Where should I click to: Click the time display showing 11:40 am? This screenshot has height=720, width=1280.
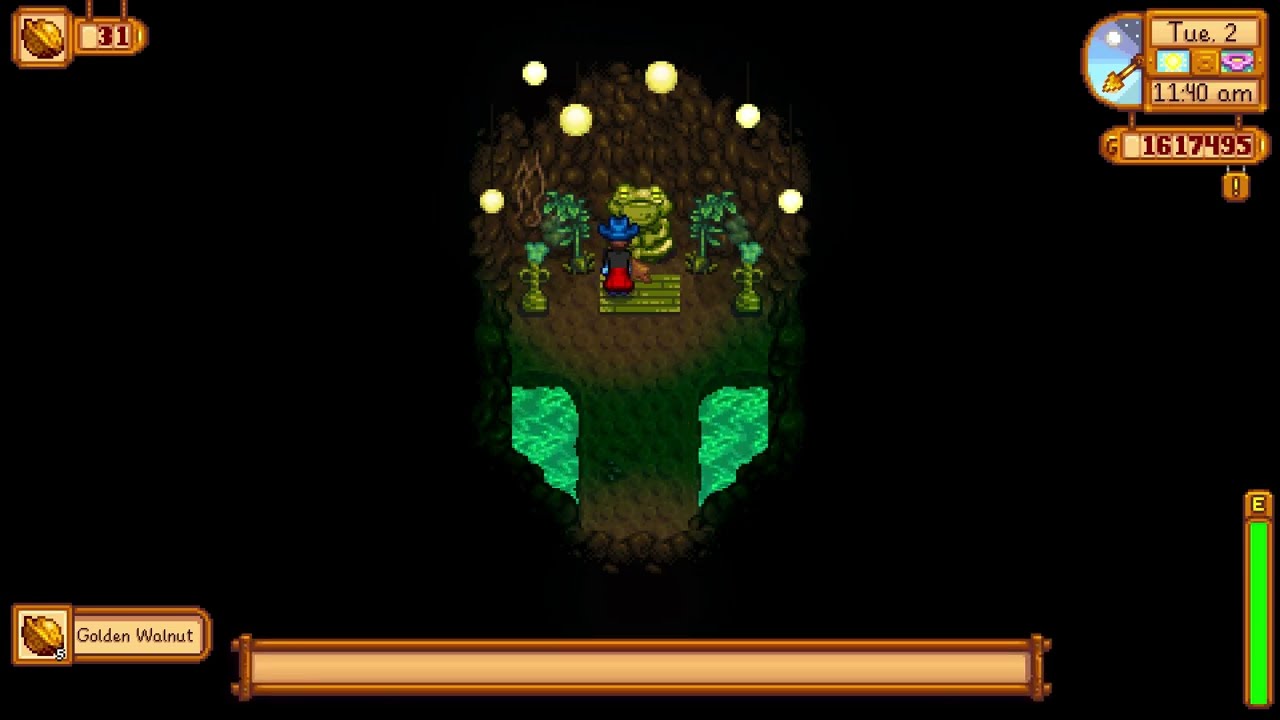coord(1205,93)
